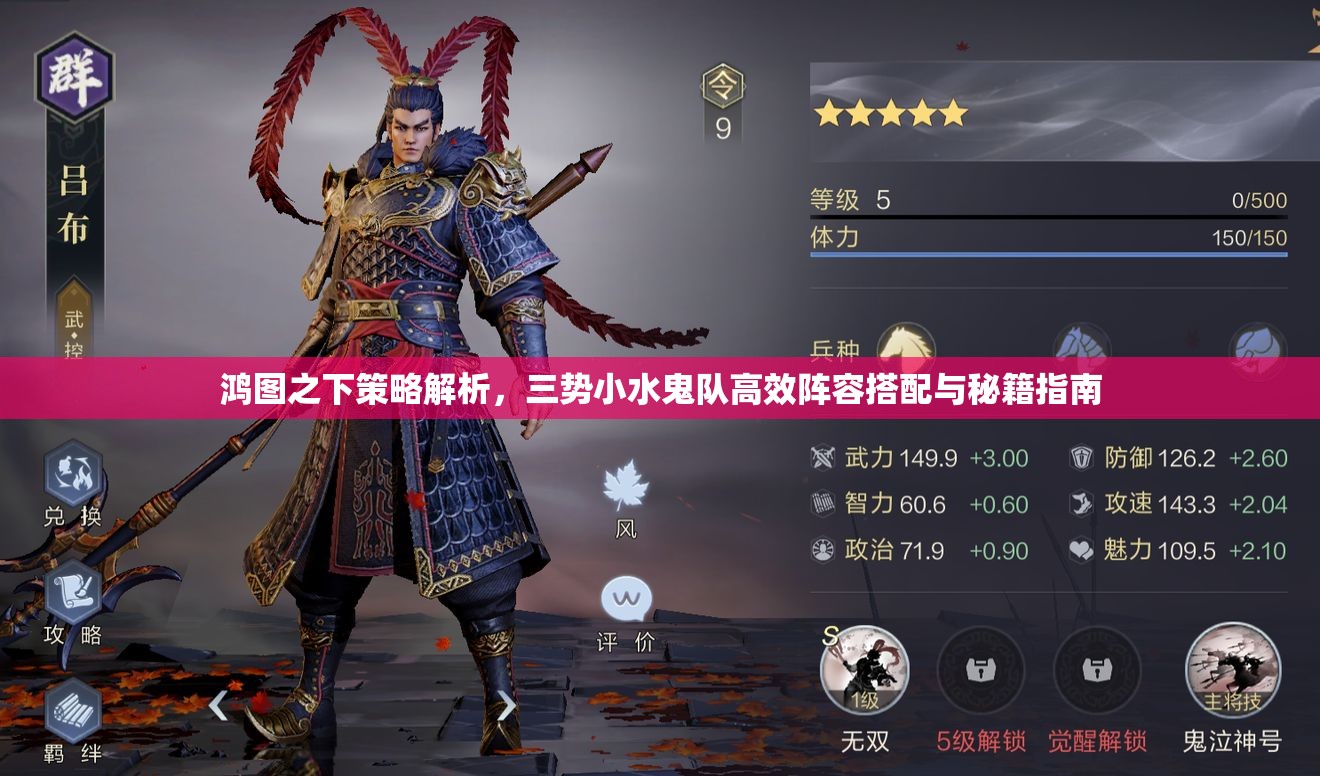Click the left arrow to view previous general
Image resolution: width=1320 pixels, height=776 pixels.
point(218,705)
